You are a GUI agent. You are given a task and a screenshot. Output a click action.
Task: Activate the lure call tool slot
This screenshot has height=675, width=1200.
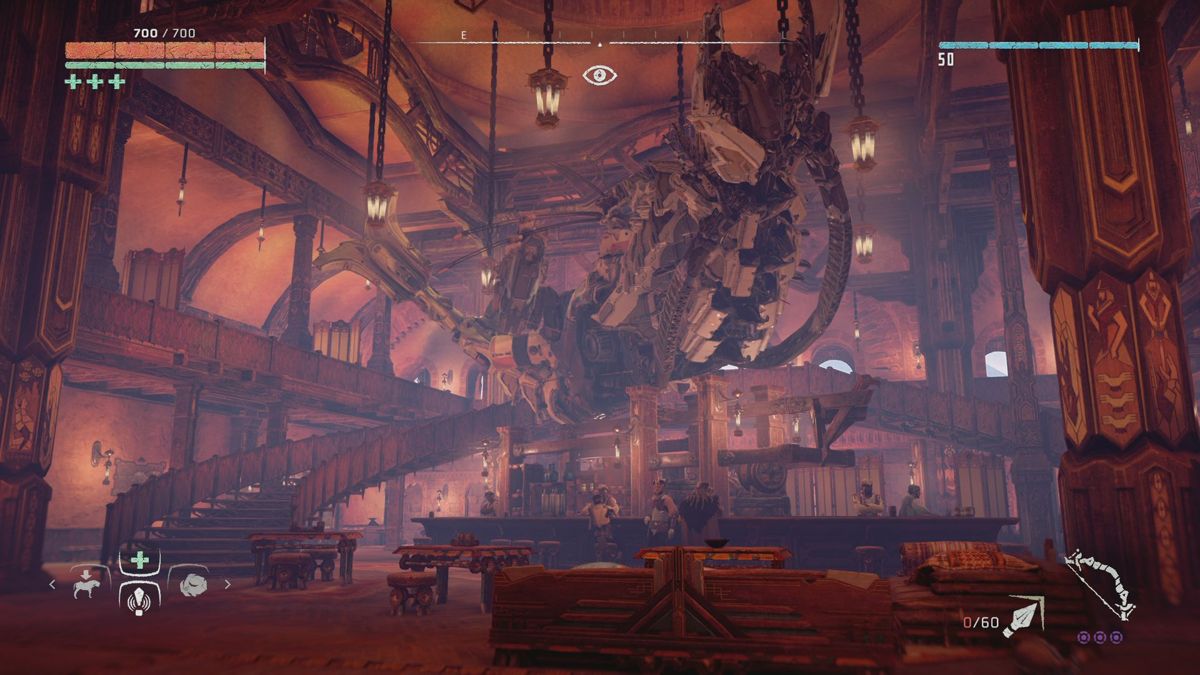pos(140,597)
